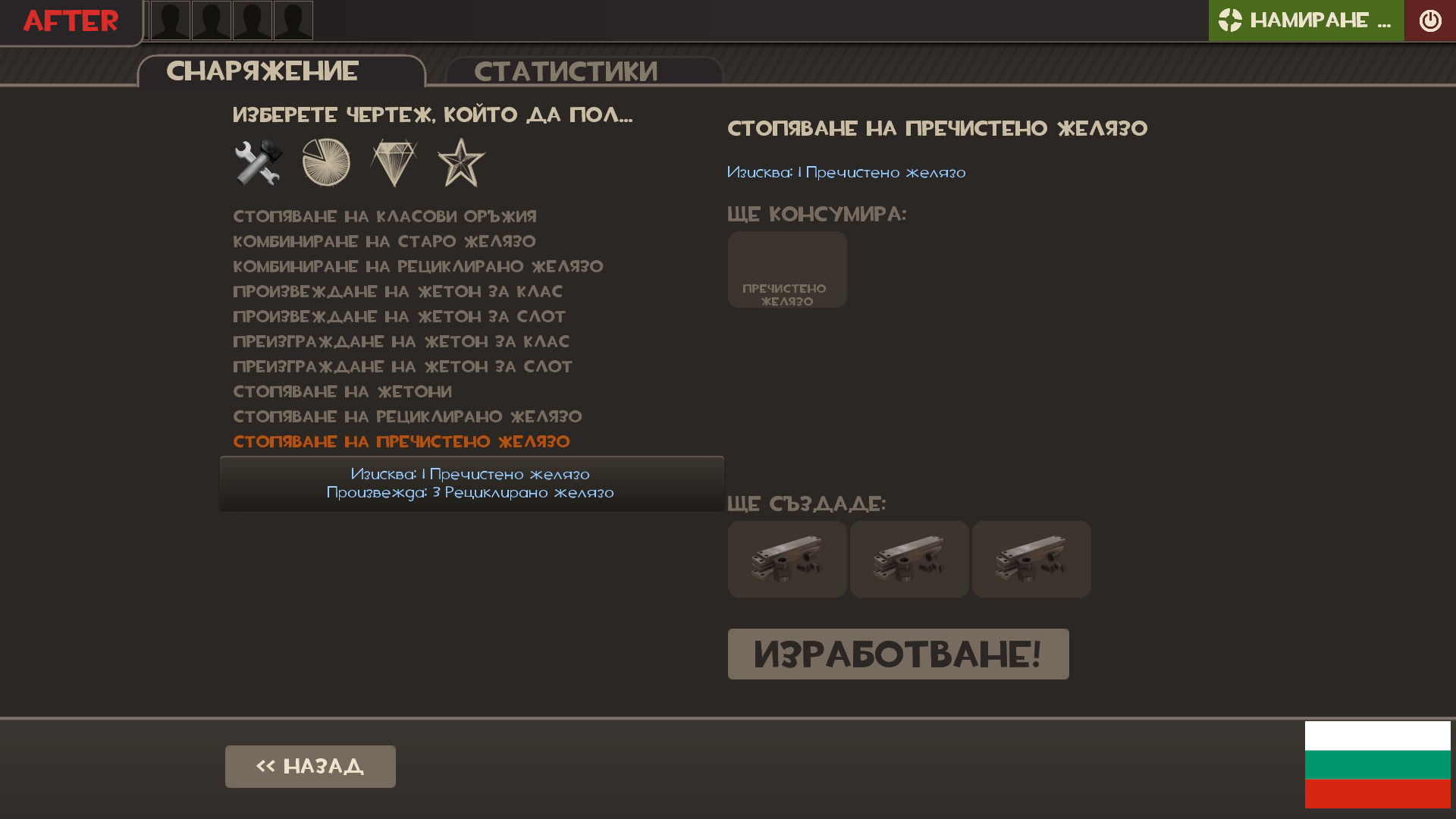Switch to the СТАТИСТИКИ tab

[566, 71]
